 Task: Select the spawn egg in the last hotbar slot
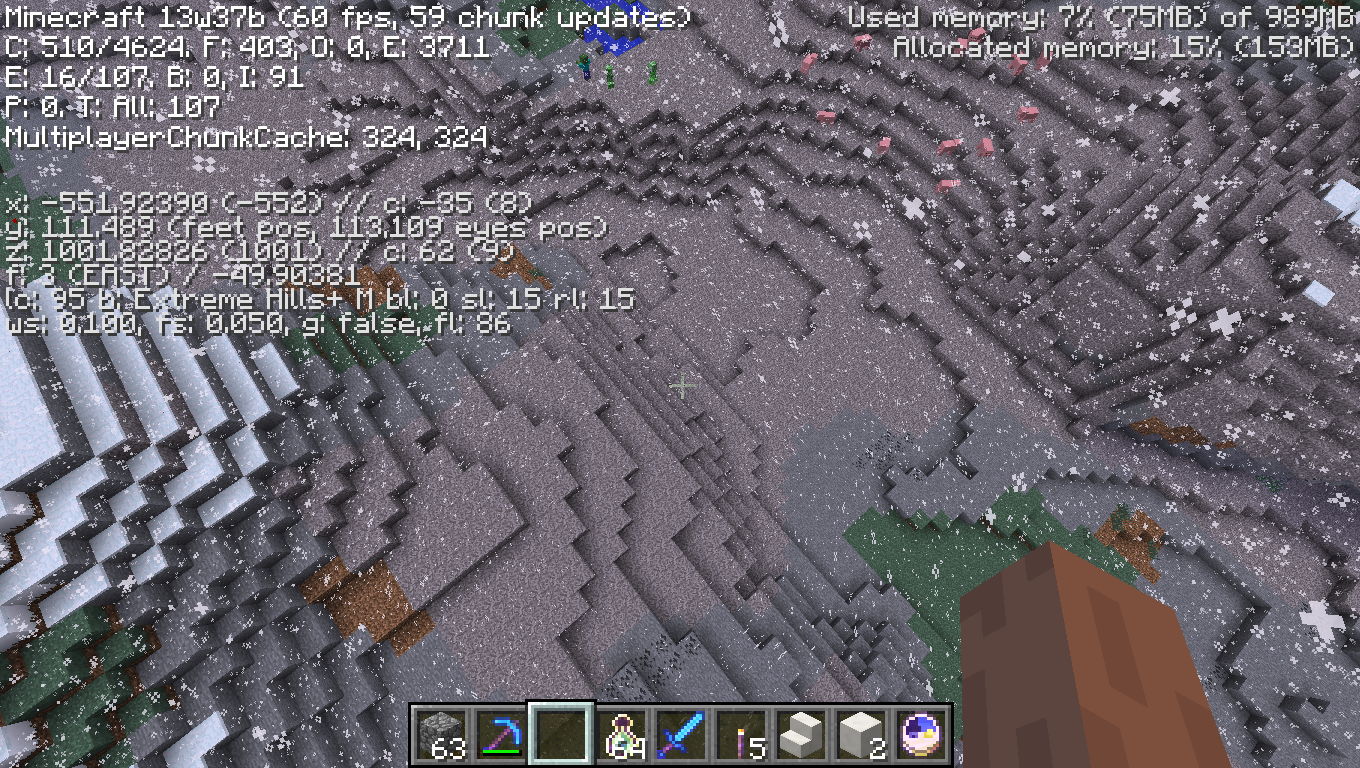tap(921, 732)
